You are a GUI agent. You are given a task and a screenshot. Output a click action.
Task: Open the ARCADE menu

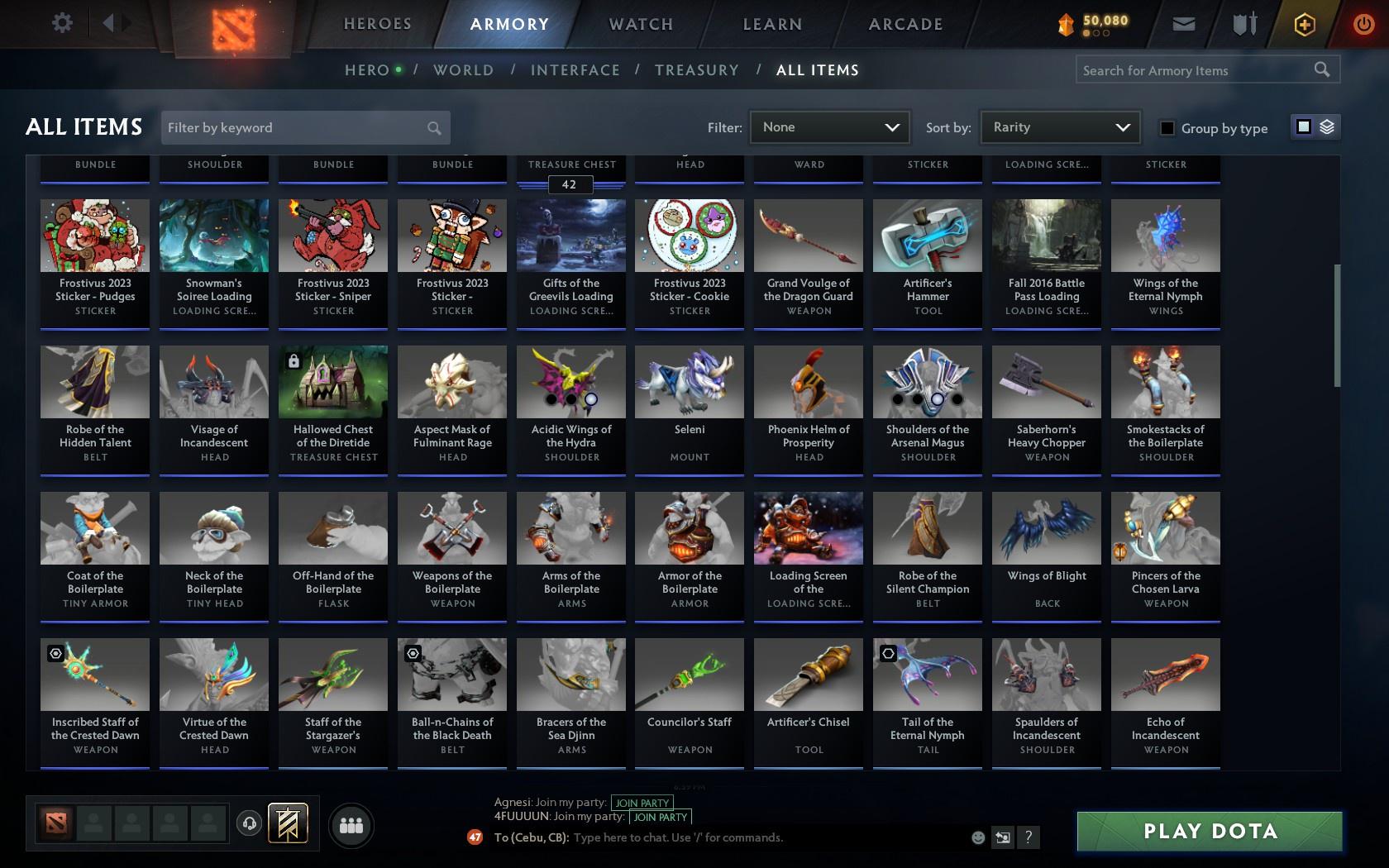click(x=905, y=24)
